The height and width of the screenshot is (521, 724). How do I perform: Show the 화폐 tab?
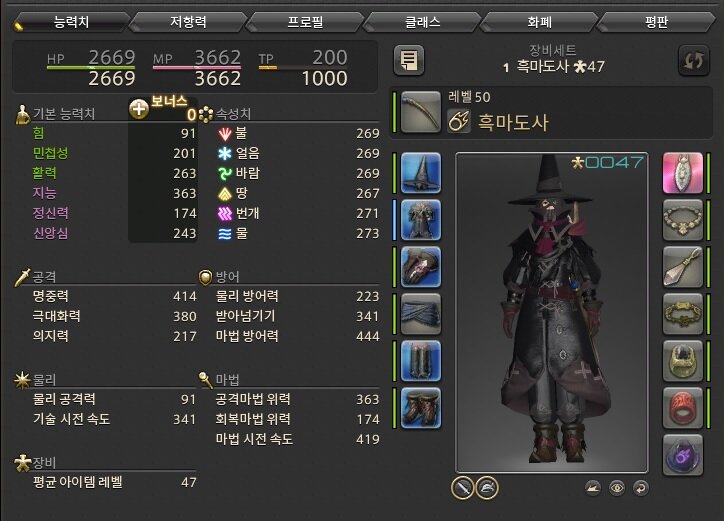tap(540, 21)
